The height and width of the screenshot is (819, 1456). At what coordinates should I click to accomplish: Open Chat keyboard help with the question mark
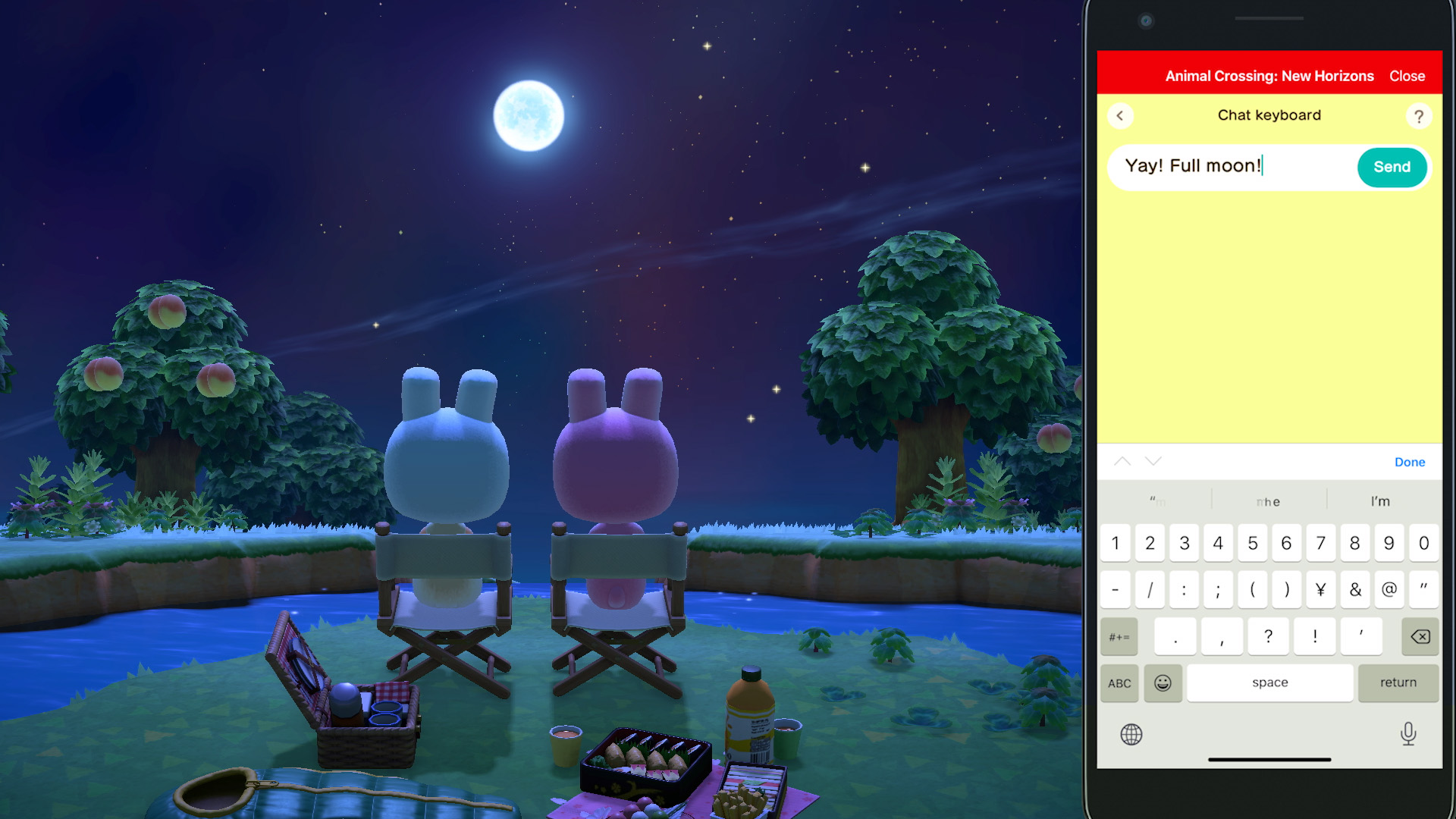(1419, 116)
